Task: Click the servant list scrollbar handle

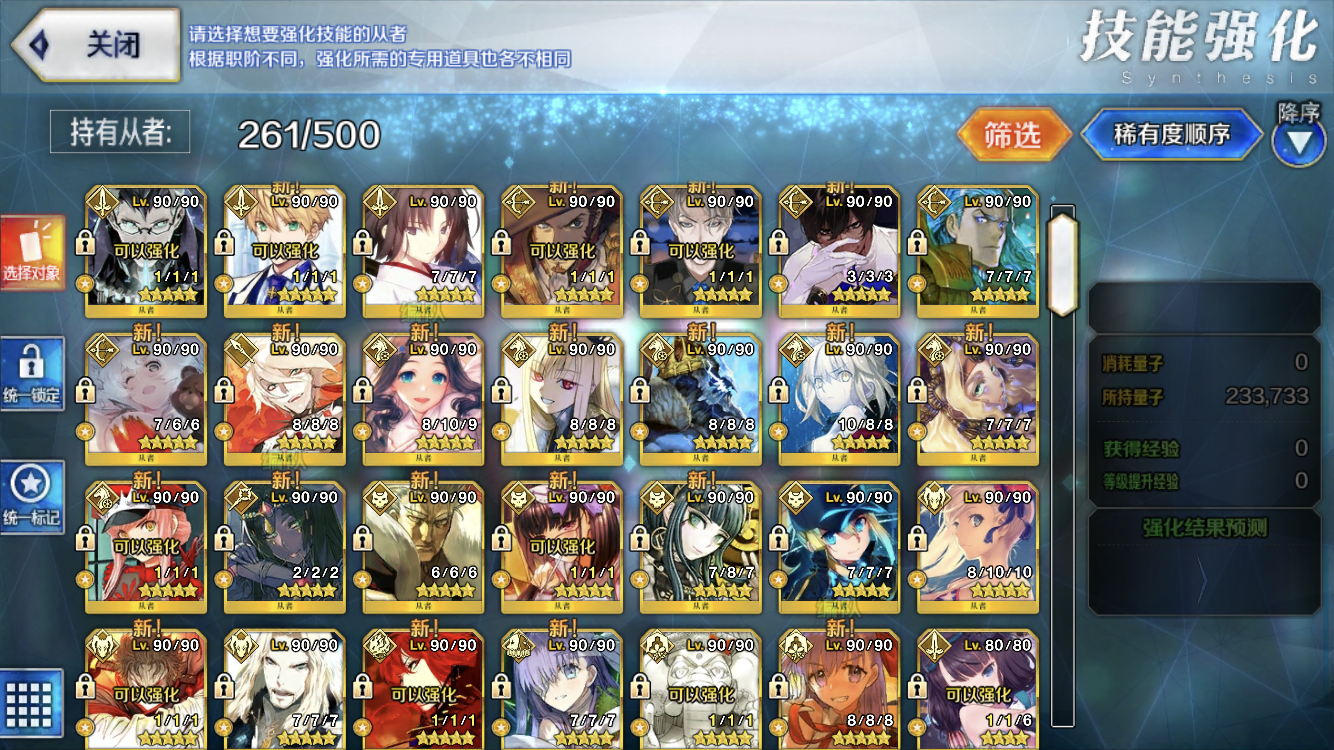Action: click(1062, 250)
